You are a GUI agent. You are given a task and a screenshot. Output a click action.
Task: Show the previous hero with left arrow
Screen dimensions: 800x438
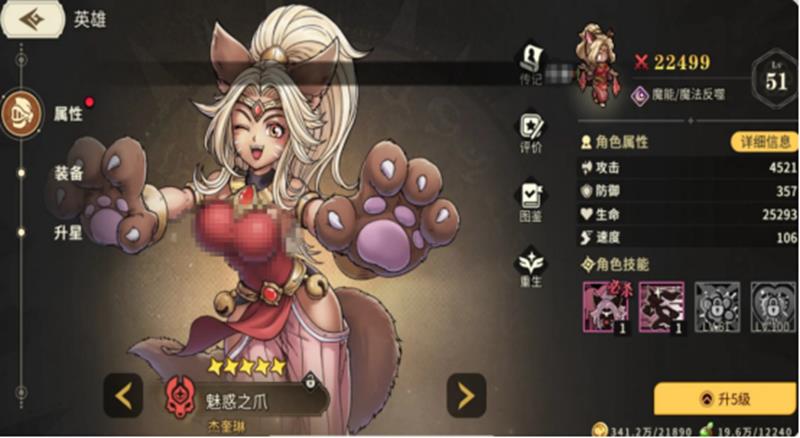point(124,396)
